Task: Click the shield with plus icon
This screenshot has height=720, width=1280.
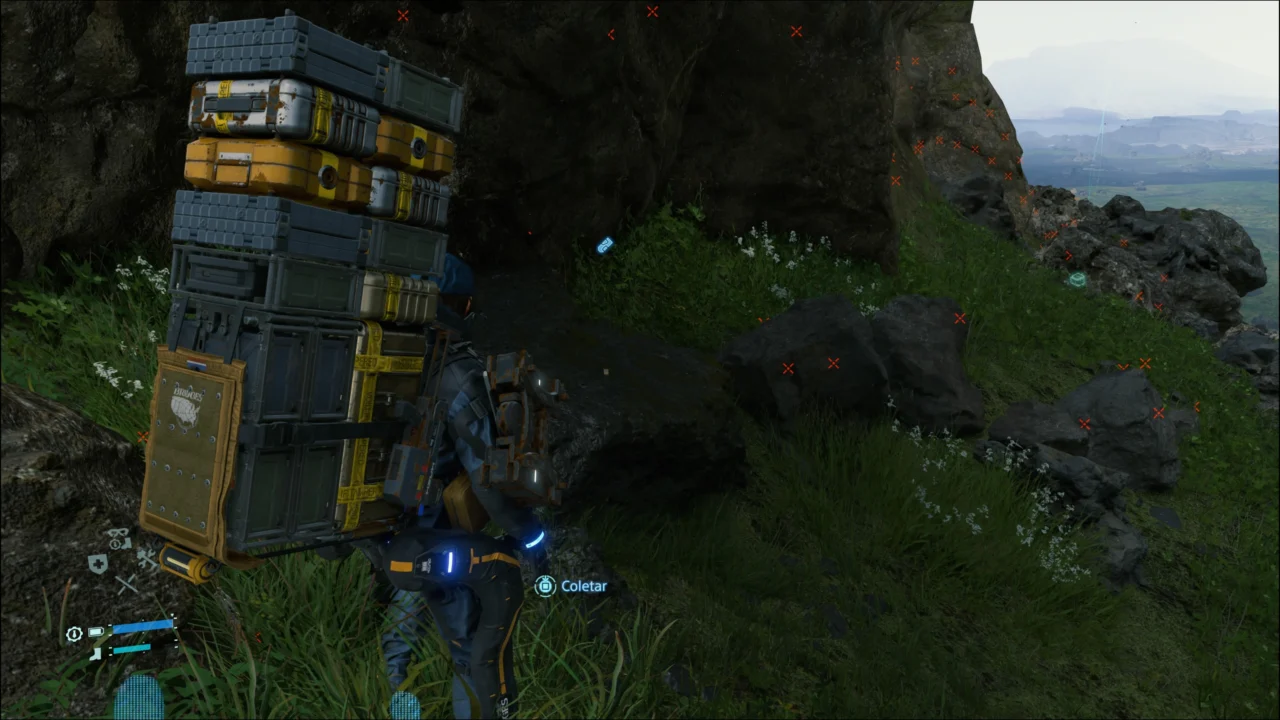Action: tap(98, 565)
